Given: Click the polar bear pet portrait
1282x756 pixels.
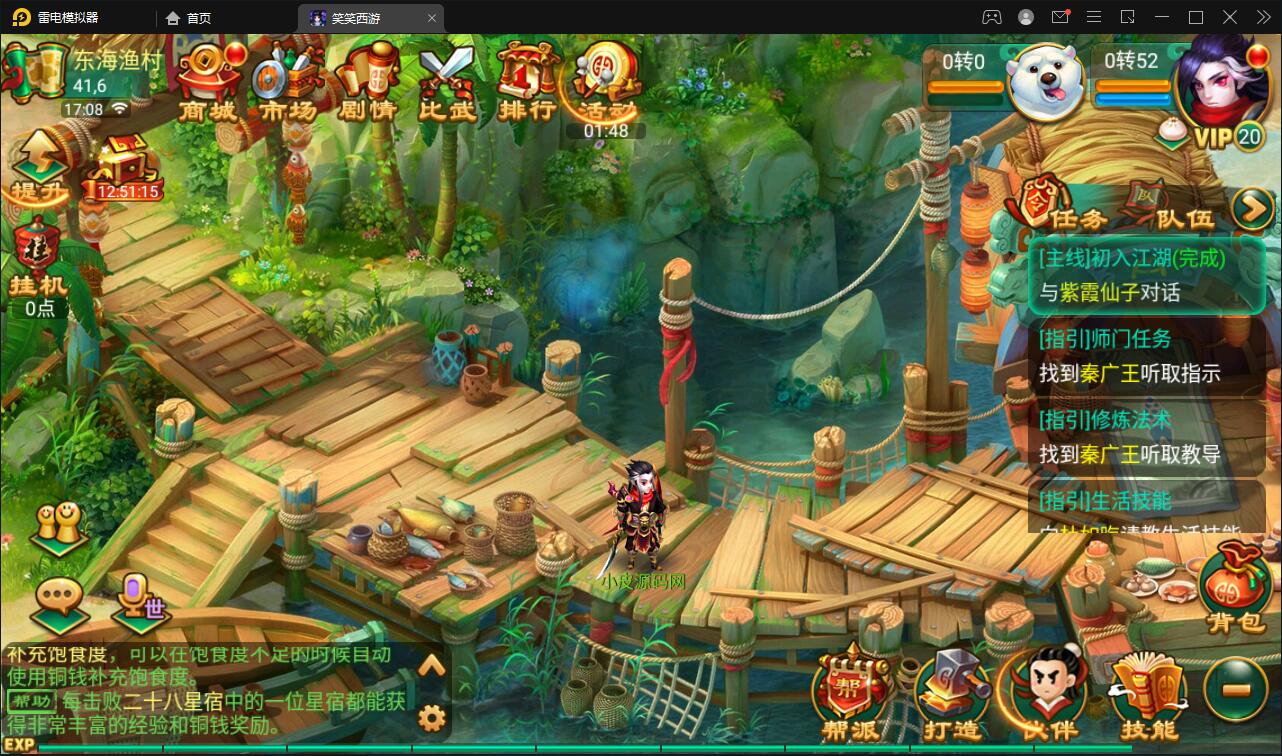Looking at the screenshot, I should (1045, 82).
